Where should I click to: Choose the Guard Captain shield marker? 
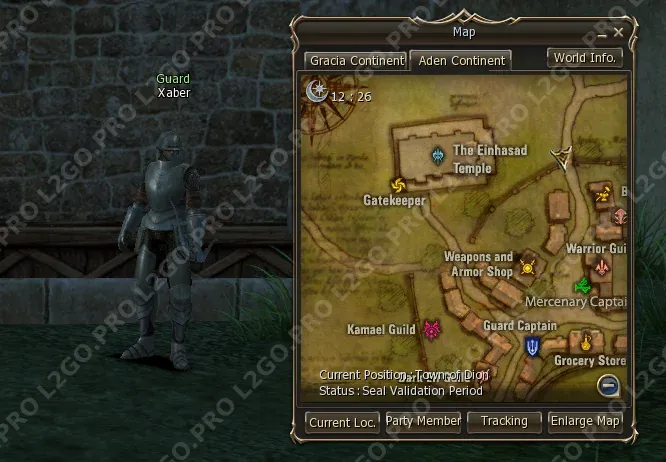(x=533, y=347)
